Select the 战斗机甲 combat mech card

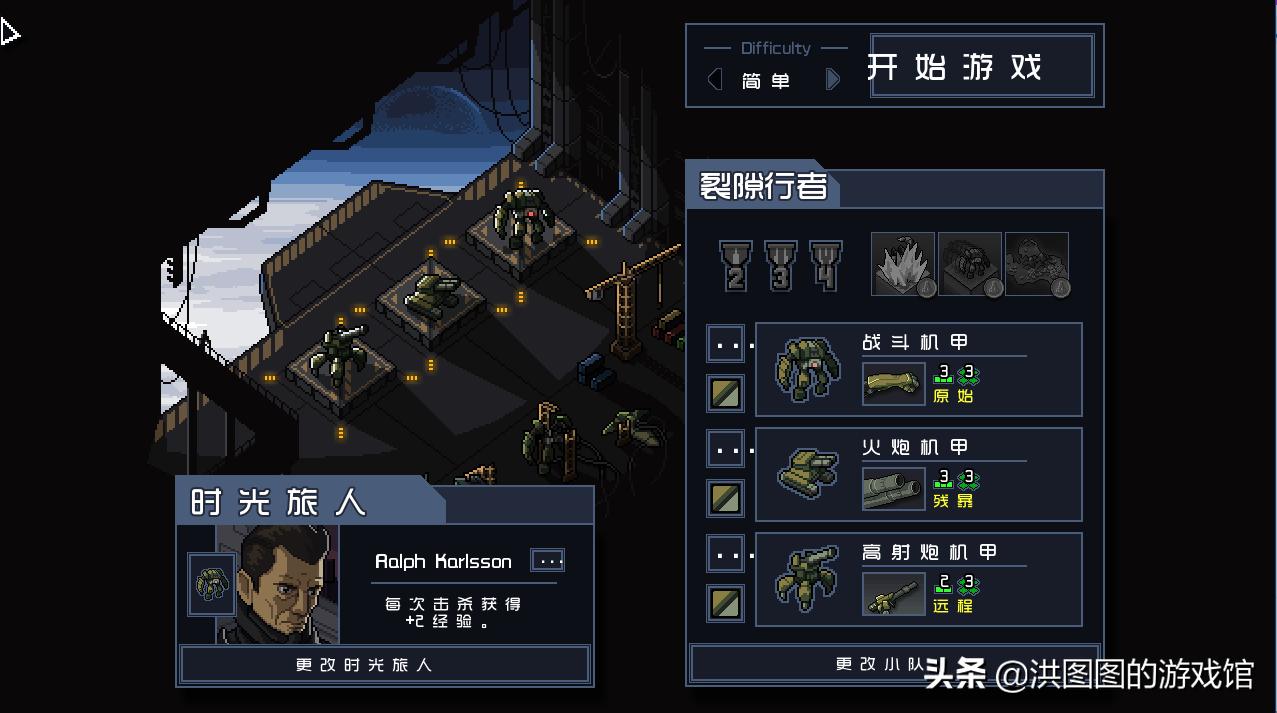(918, 369)
